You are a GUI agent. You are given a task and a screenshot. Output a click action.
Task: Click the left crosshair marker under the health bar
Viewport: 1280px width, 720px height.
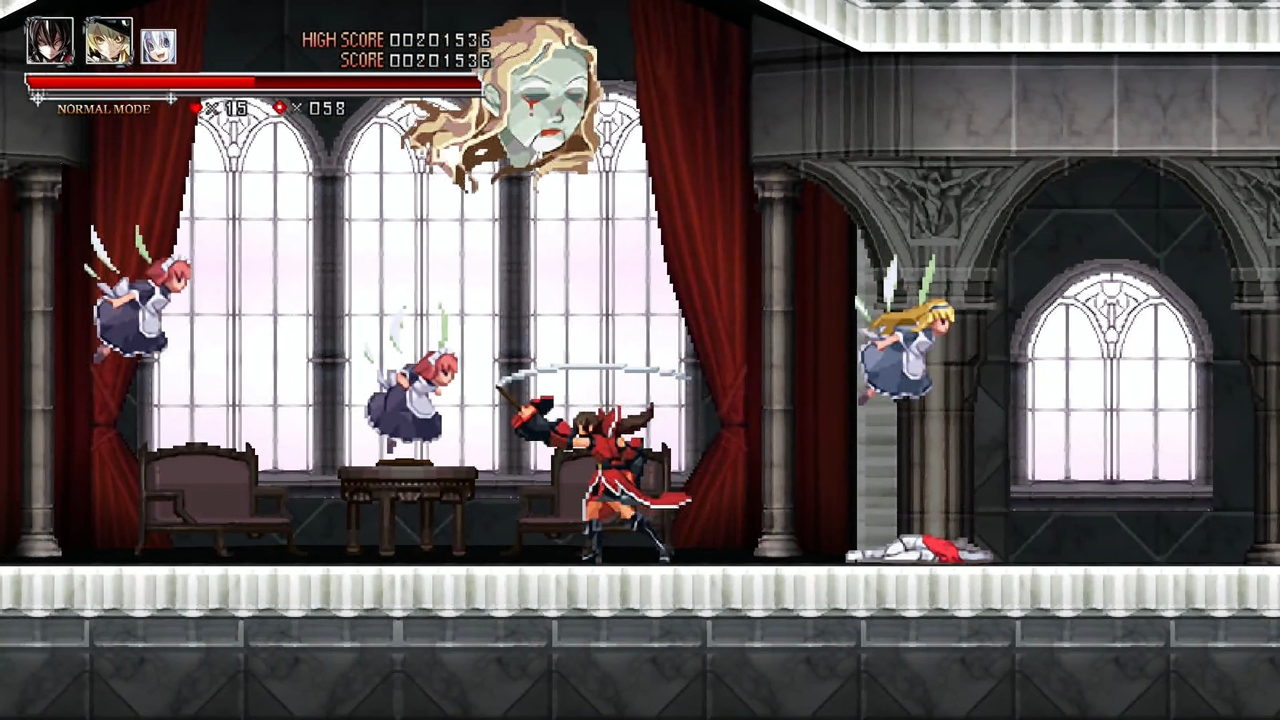tap(36, 98)
